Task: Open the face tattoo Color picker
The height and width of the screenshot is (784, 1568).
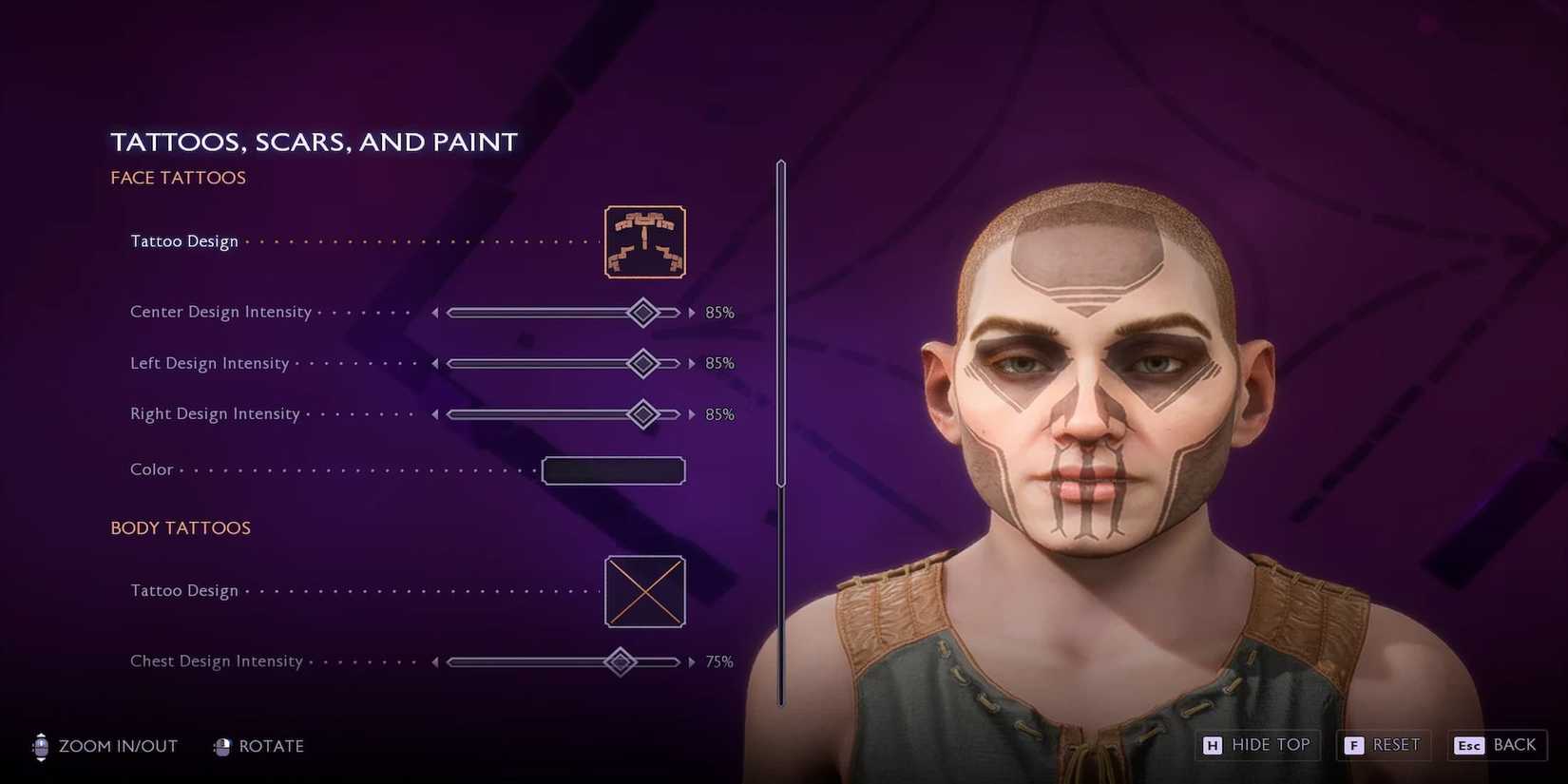Action: pyautogui.click(x=613, y=470)
